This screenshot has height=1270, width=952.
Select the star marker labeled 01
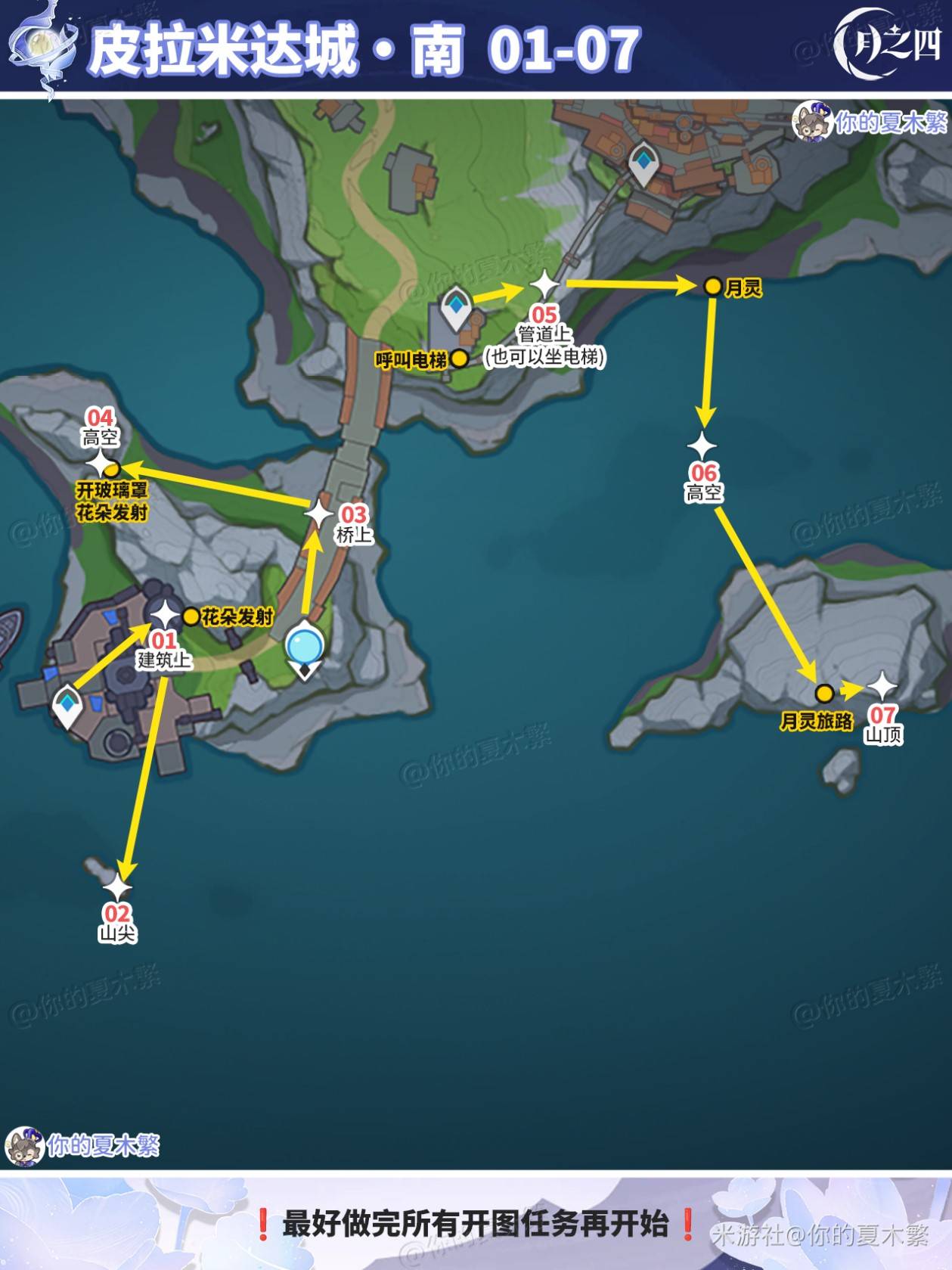pyautogui.click(x=165, y=614)
